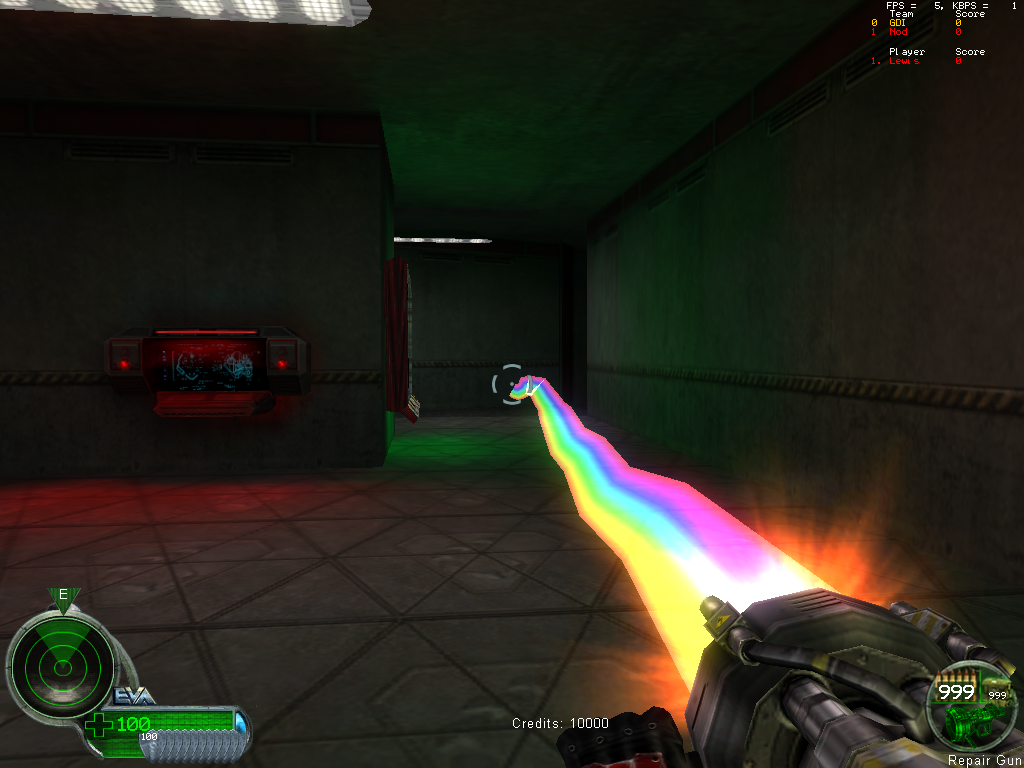Select player Lewis in the player list

903,61
